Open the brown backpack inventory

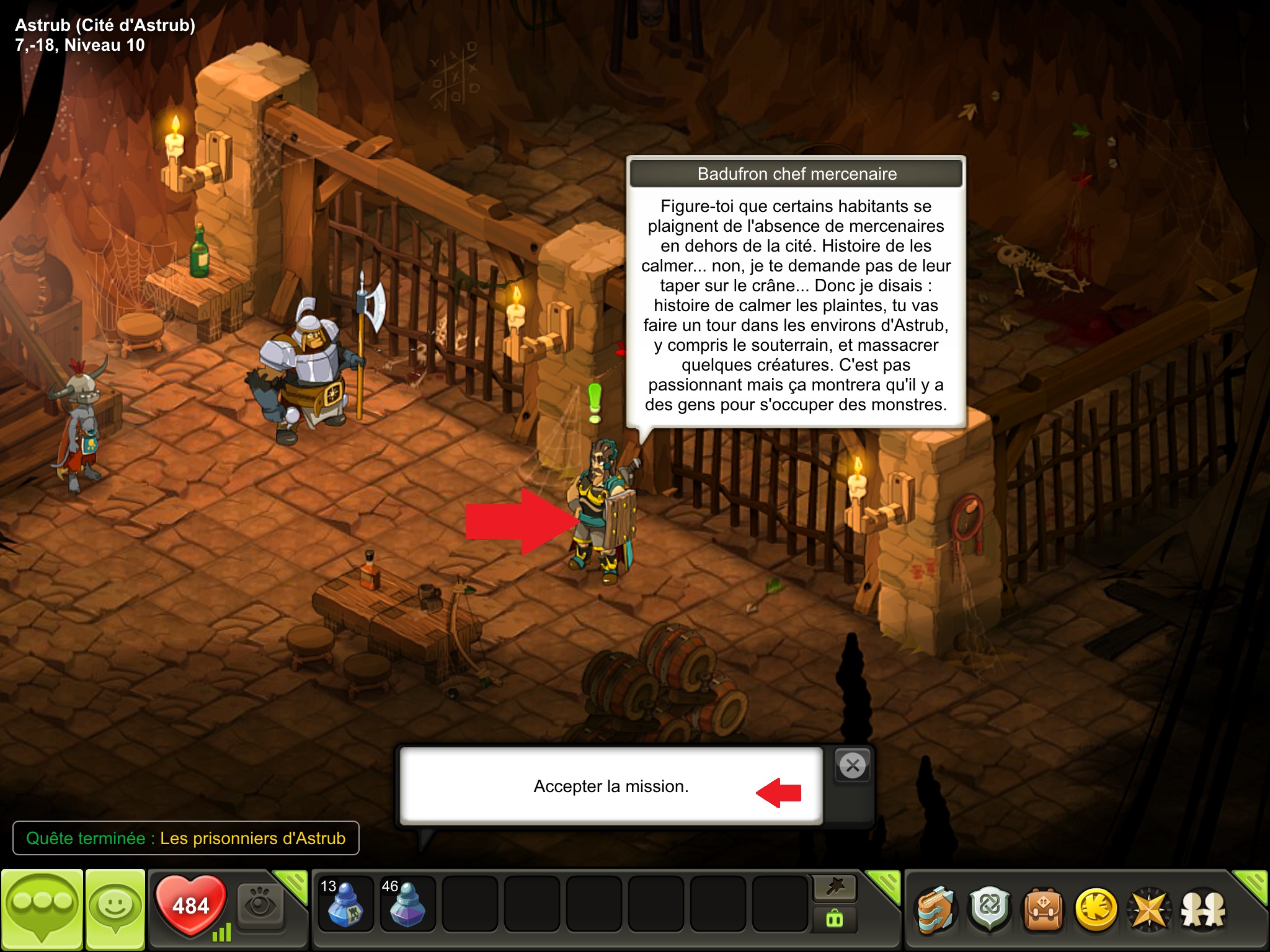coord(1044,909)
